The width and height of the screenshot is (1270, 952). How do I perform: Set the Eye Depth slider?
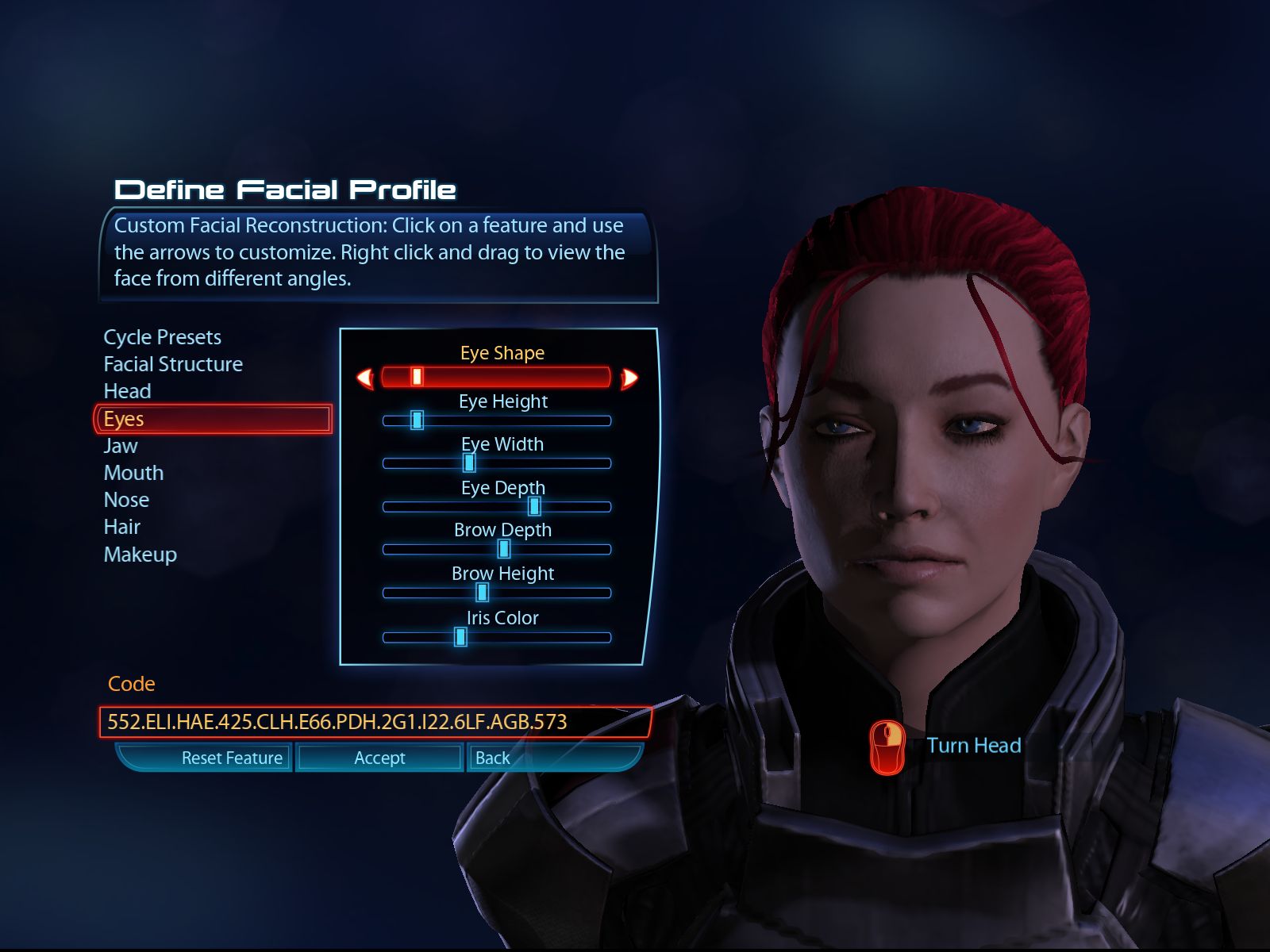click(534, 506)
